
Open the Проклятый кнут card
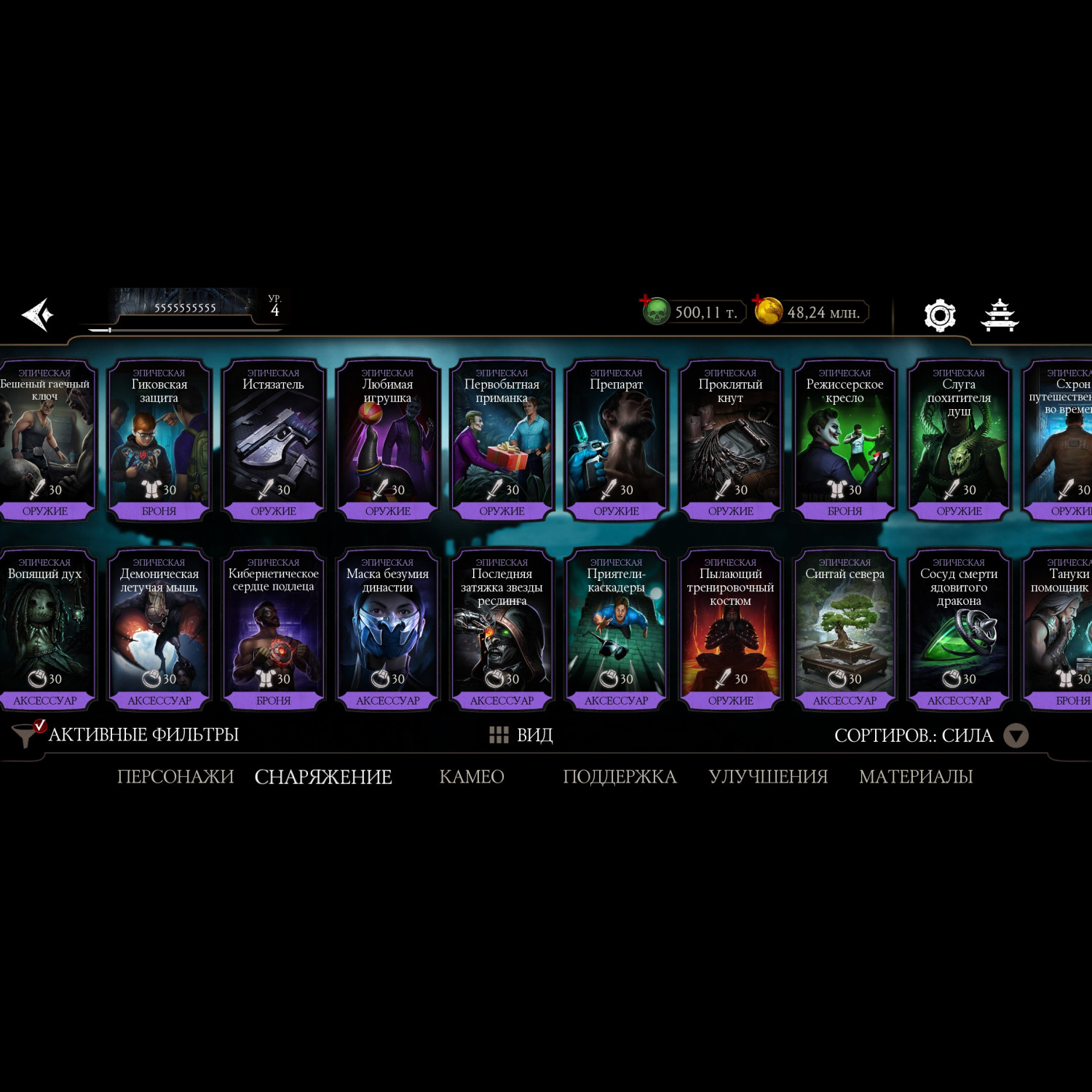(731, 440)
